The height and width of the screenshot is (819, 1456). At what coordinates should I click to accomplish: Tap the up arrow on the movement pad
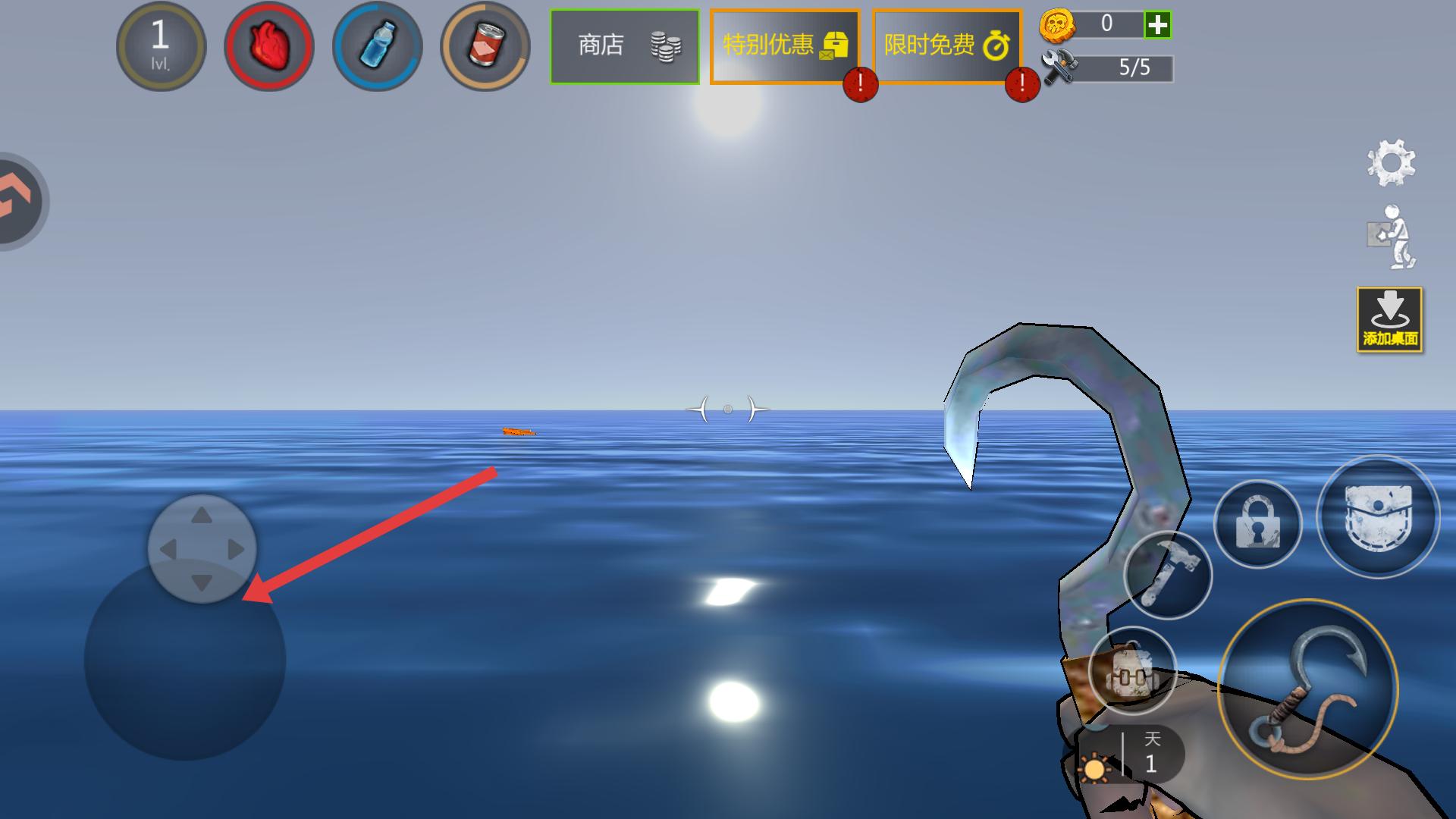coord(202,516)
